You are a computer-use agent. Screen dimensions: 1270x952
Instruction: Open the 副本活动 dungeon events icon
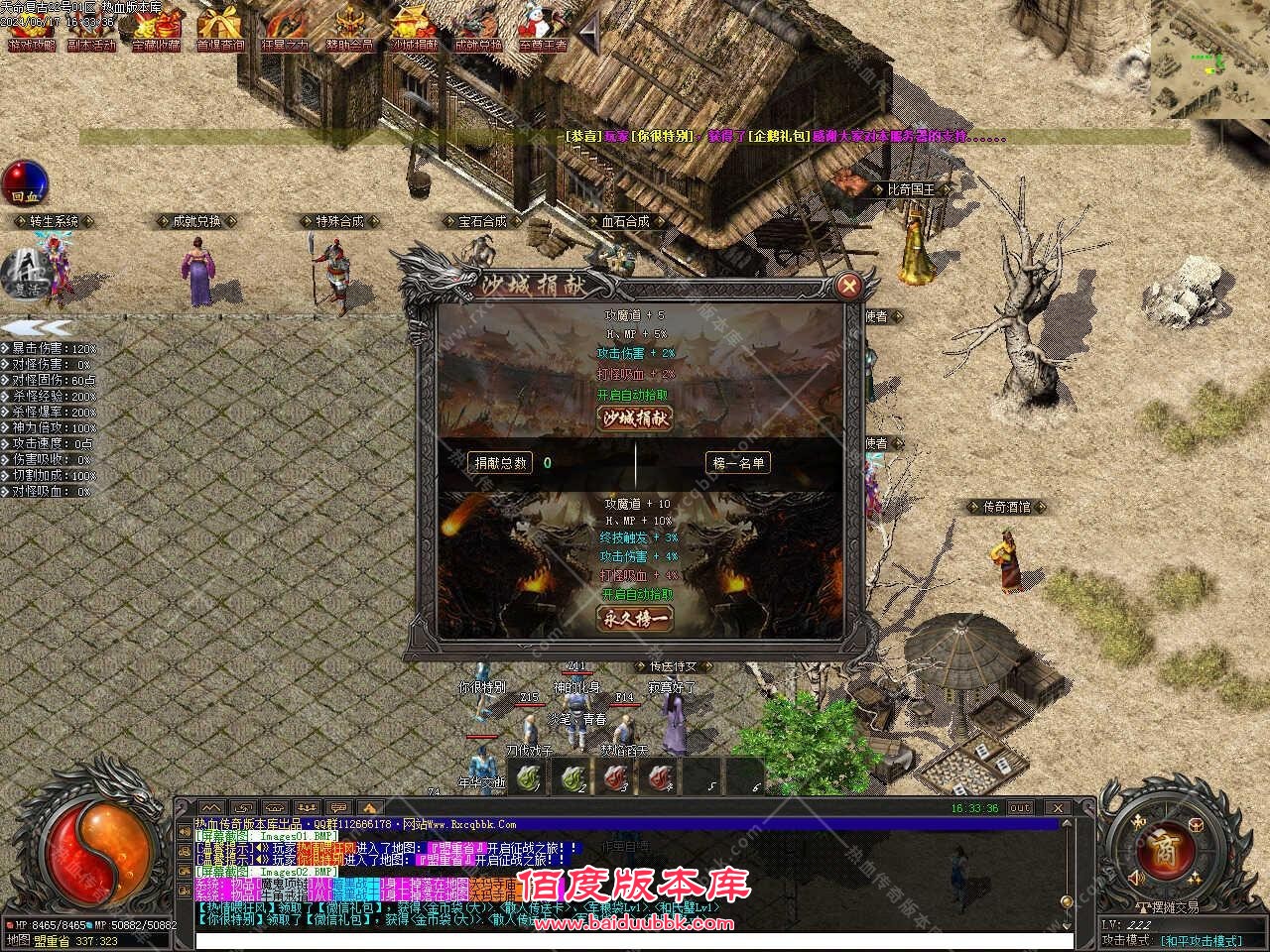(91, 28)
